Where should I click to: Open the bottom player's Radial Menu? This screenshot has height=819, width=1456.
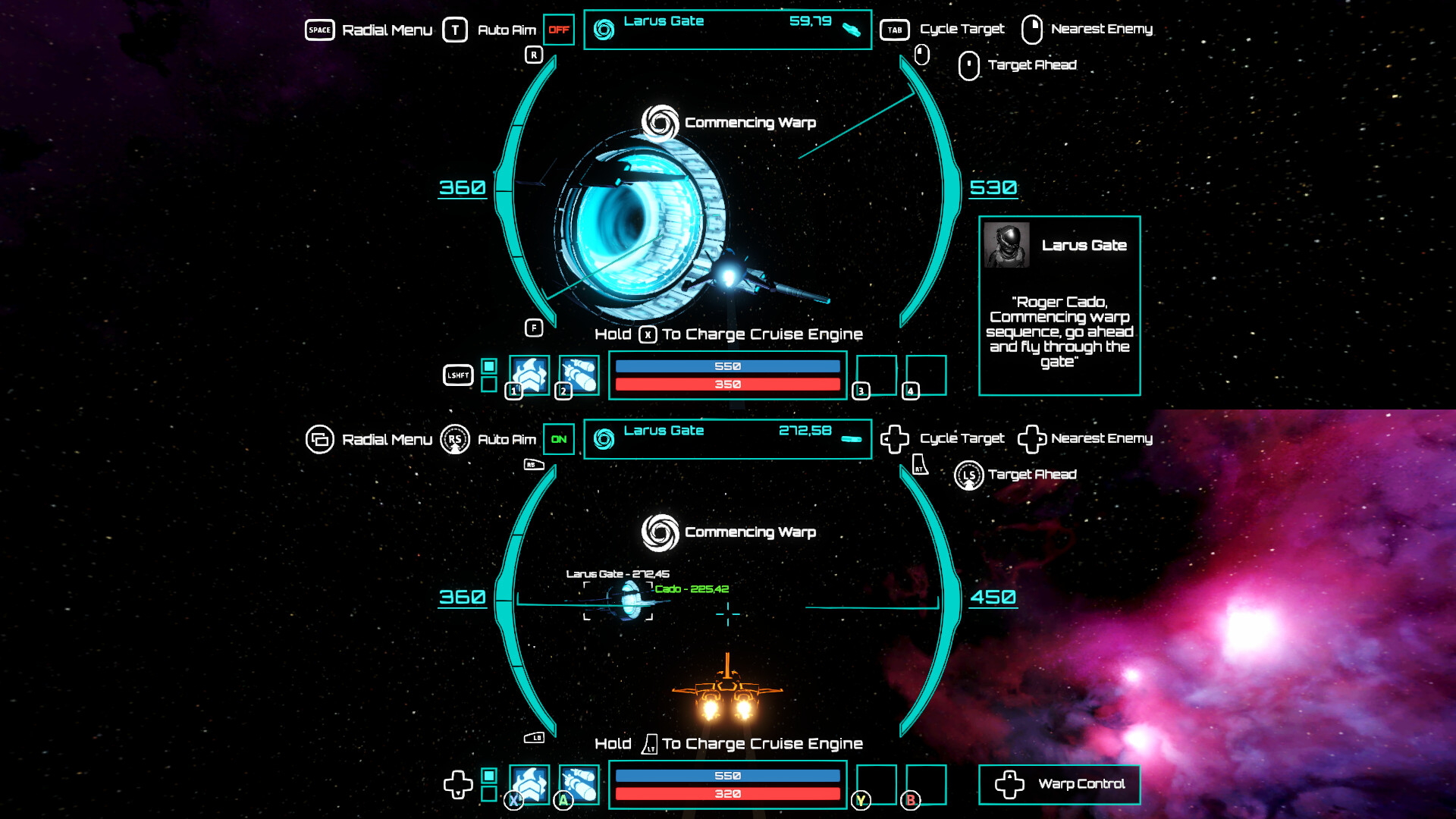tap(320, 438)
